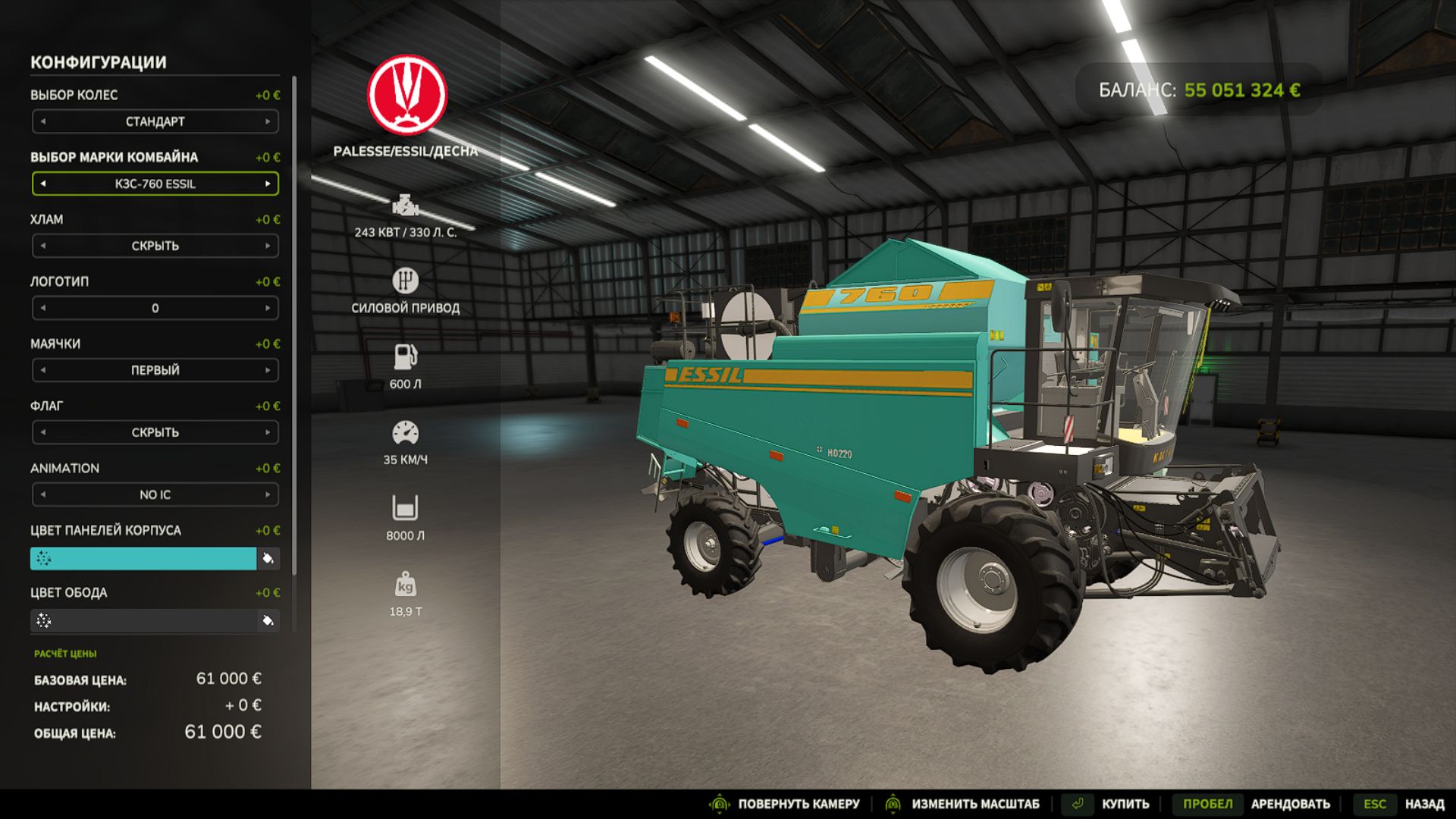Open next wheel option in ВЫБОР КОЛЕС

point(269,121)
